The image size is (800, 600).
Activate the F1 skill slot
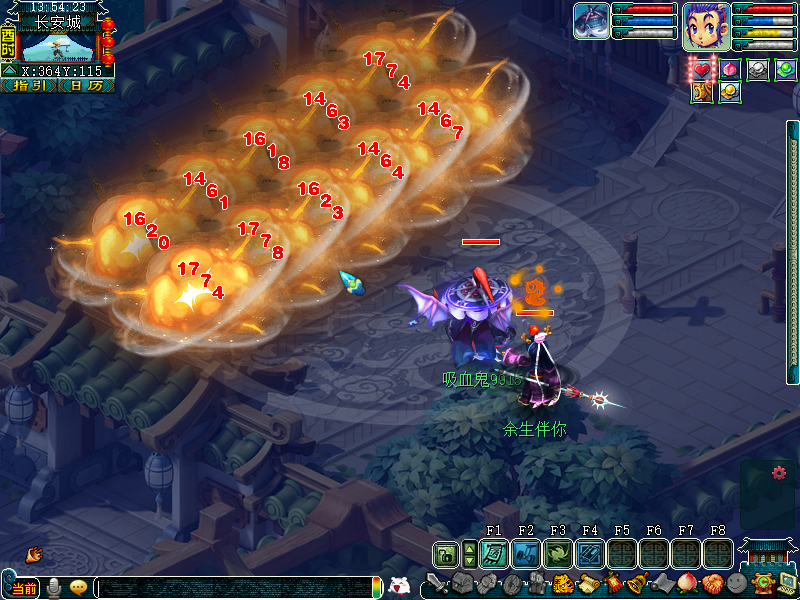coord(494,553)
